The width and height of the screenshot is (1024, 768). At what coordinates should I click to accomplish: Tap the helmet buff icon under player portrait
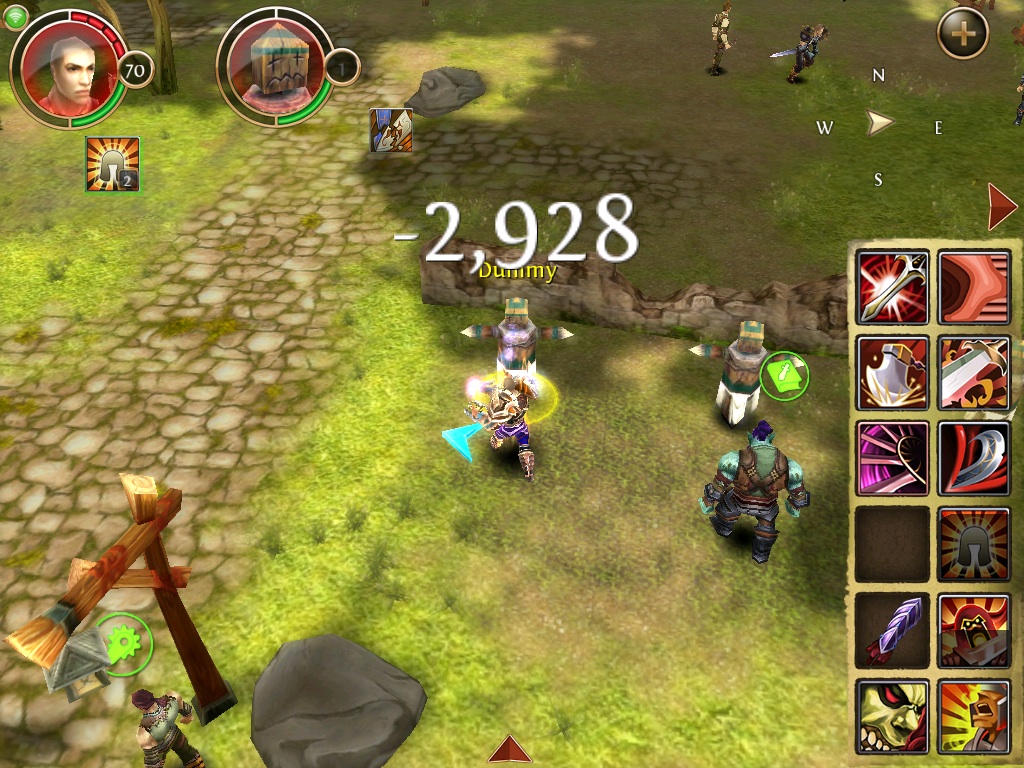[112, 164]
